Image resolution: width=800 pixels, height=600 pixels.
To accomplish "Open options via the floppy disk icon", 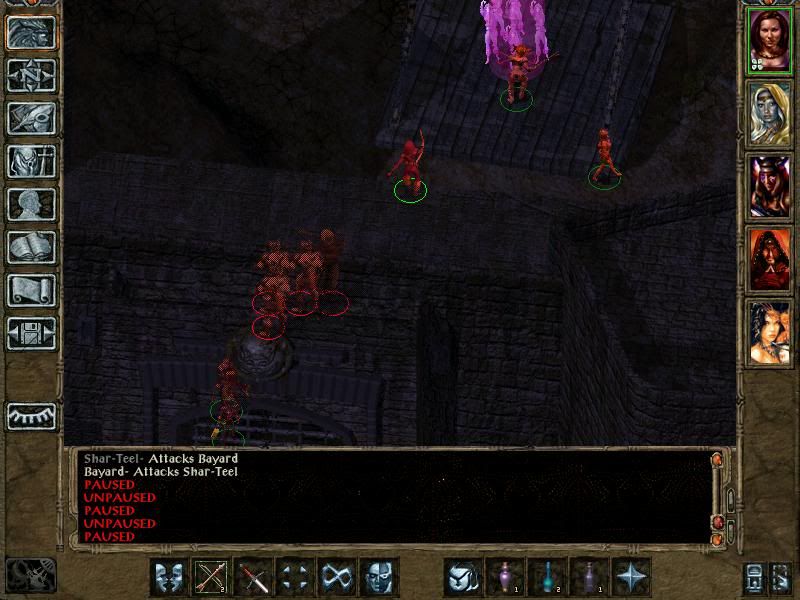I will [x=31, y=334].
